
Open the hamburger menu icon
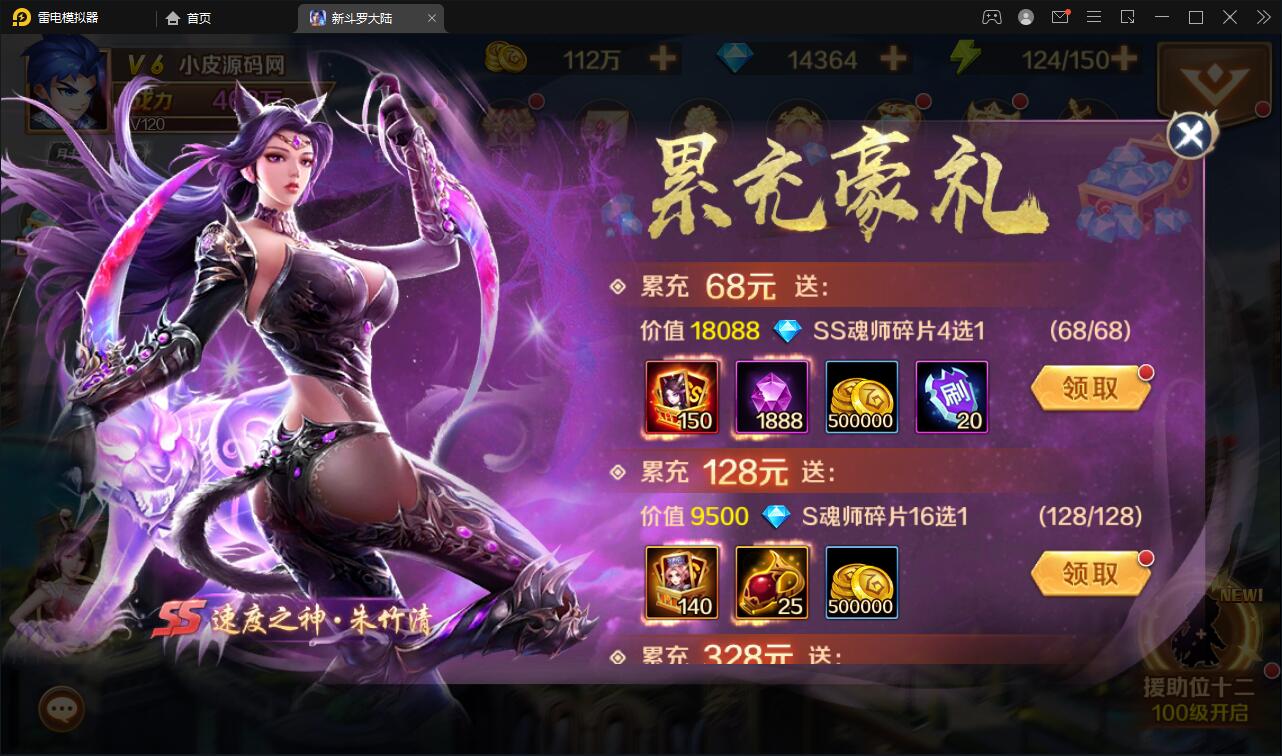(1094, 17)
